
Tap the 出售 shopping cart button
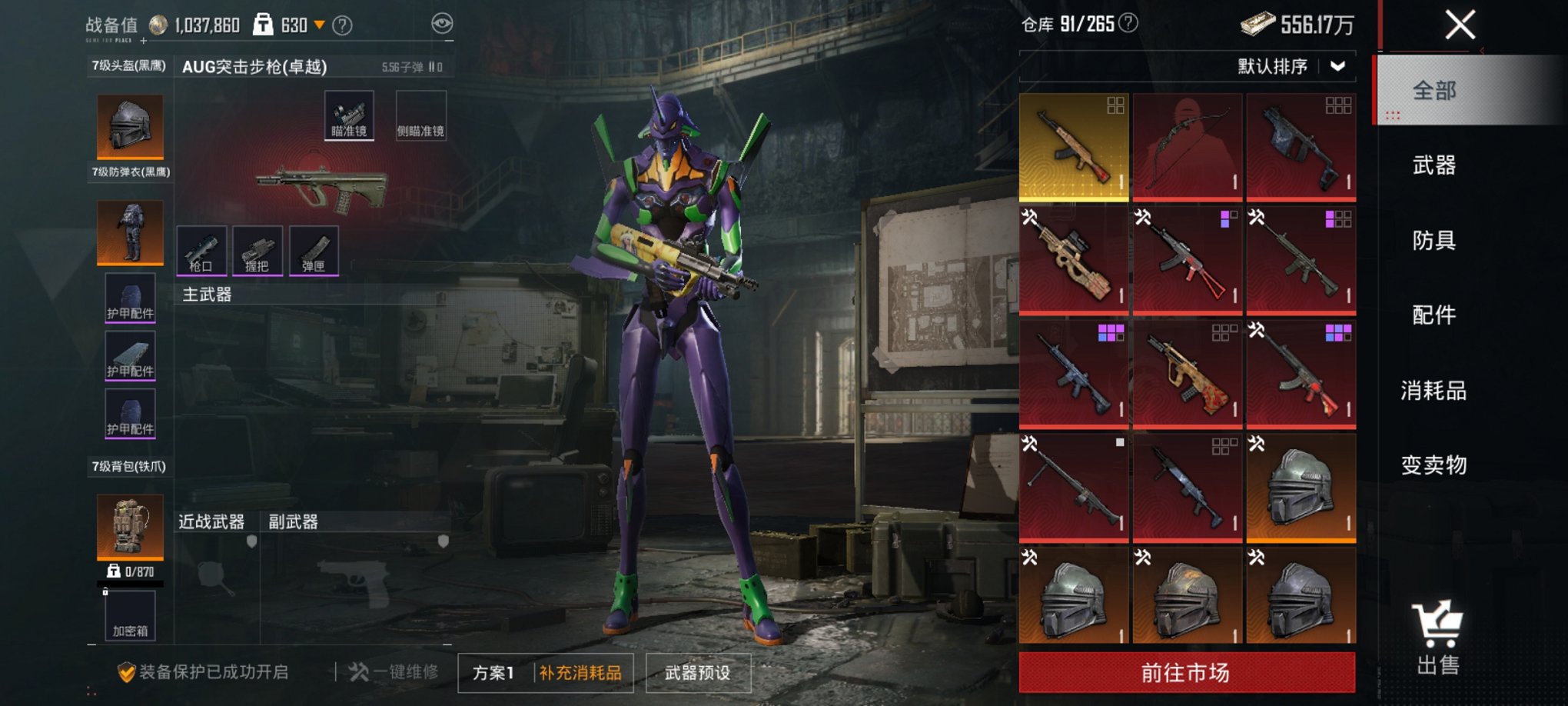1437,638
